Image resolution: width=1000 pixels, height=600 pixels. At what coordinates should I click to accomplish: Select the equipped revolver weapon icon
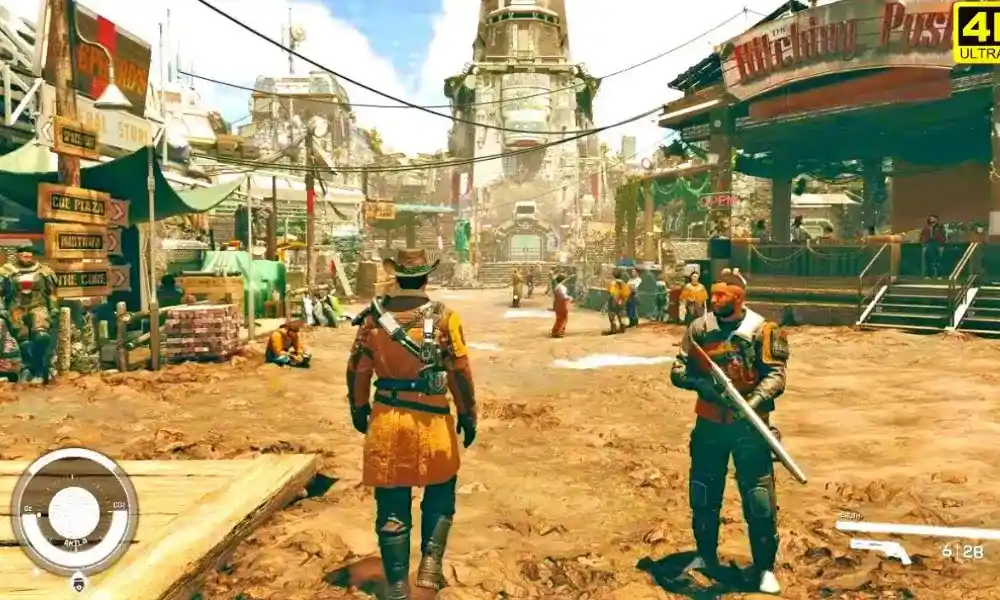click(881, 549)
